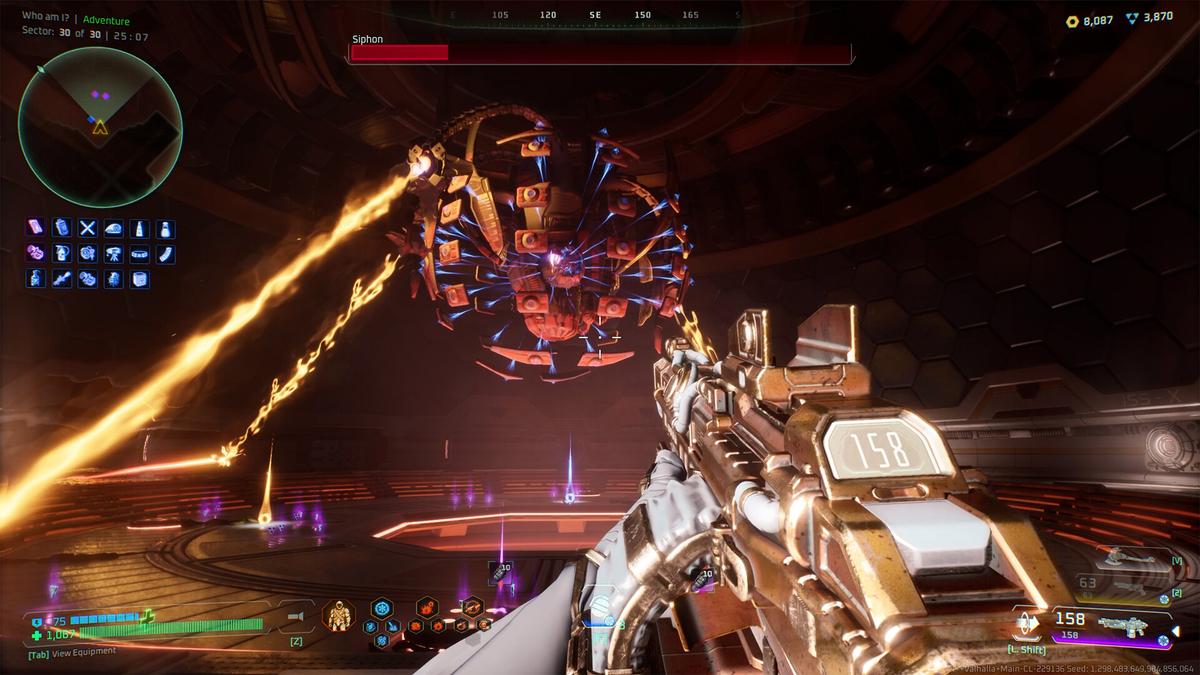Activate the snowflake frost ability hexagon
The width and height of the screenshot is (1200, 675).
(x=382, y=608)
